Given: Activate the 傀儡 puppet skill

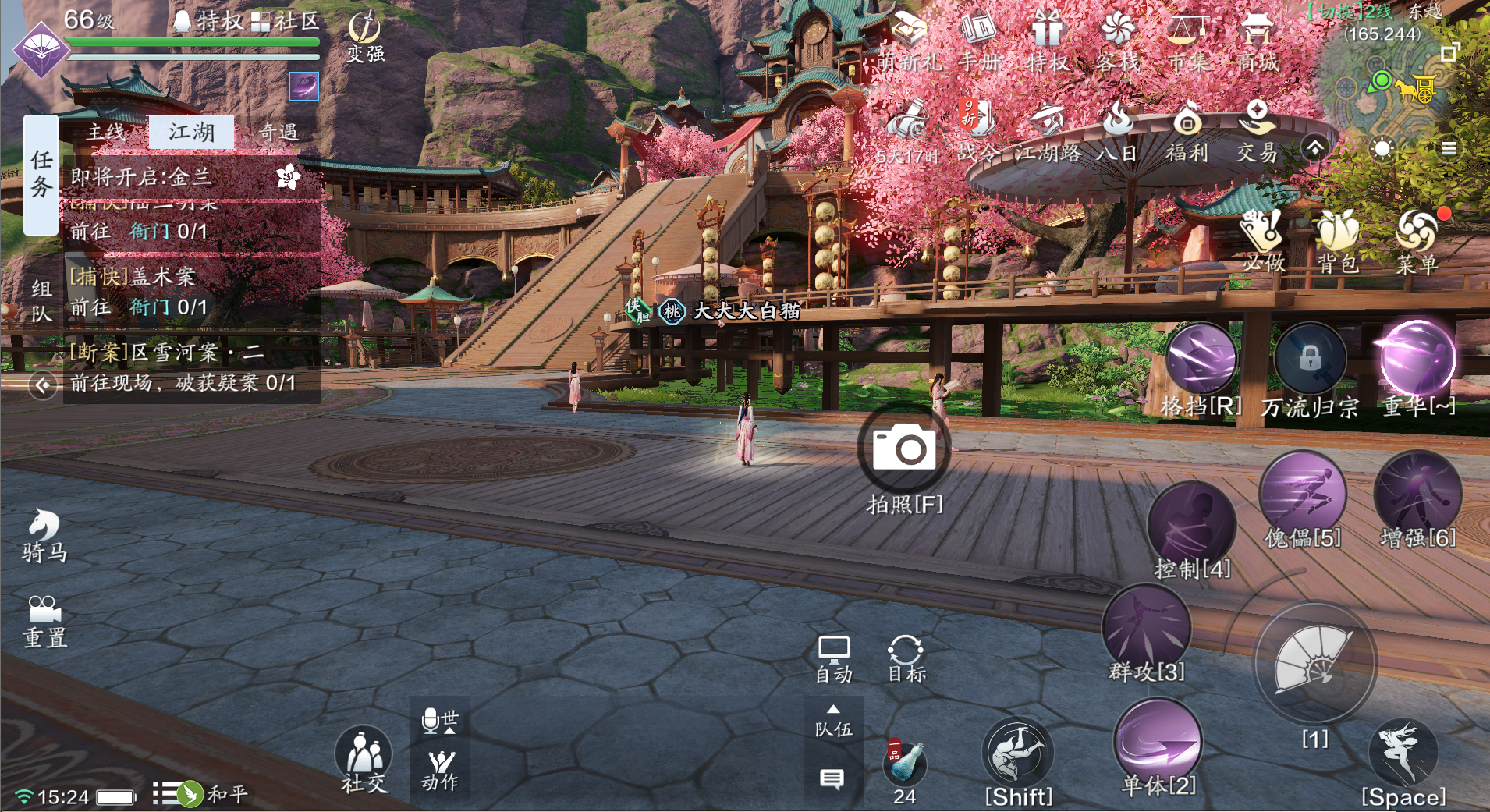Looking at the screenshot, I should pyautogui.click(x=1302, y=494).
